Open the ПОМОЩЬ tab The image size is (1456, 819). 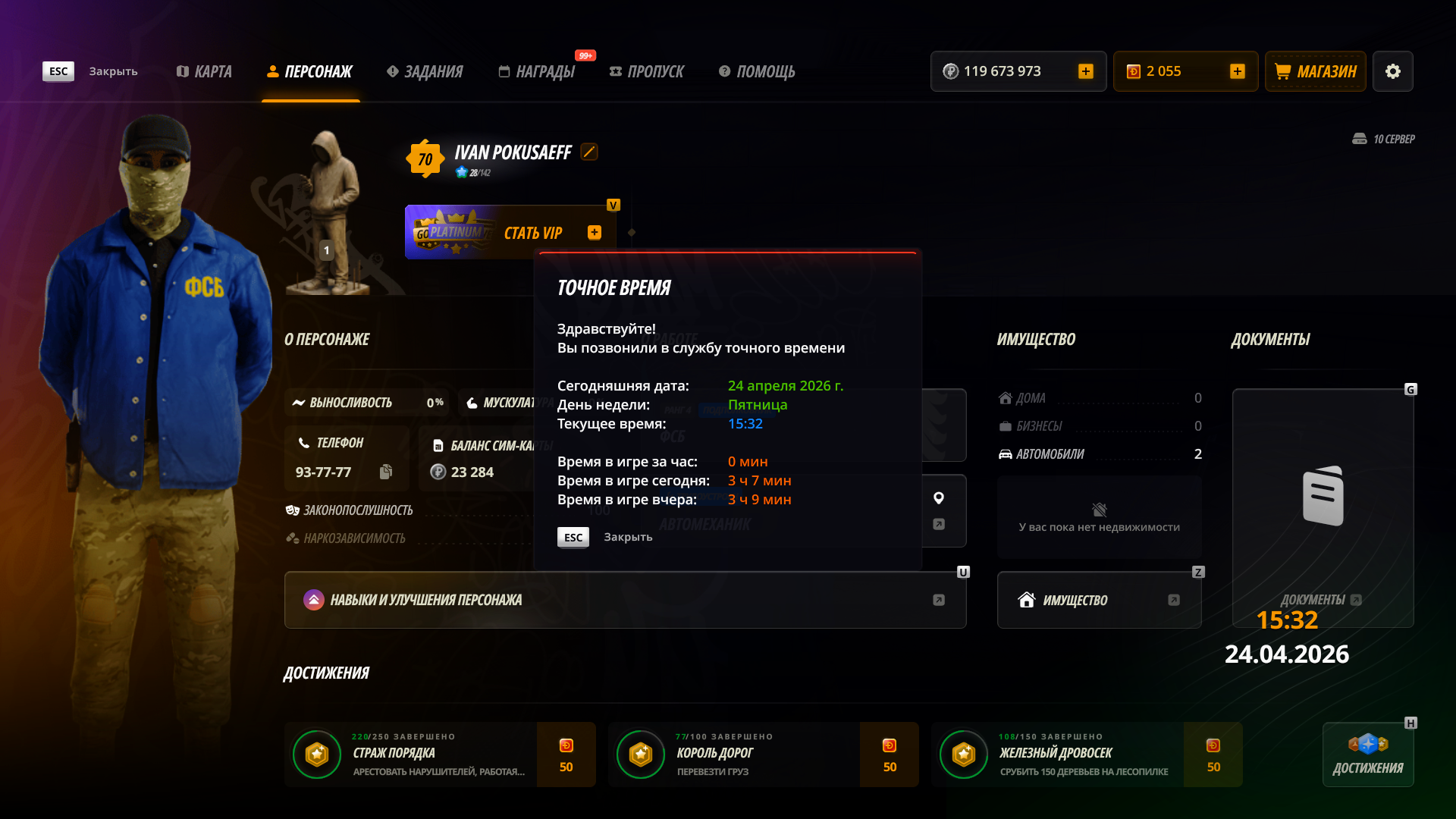point(757,71)
